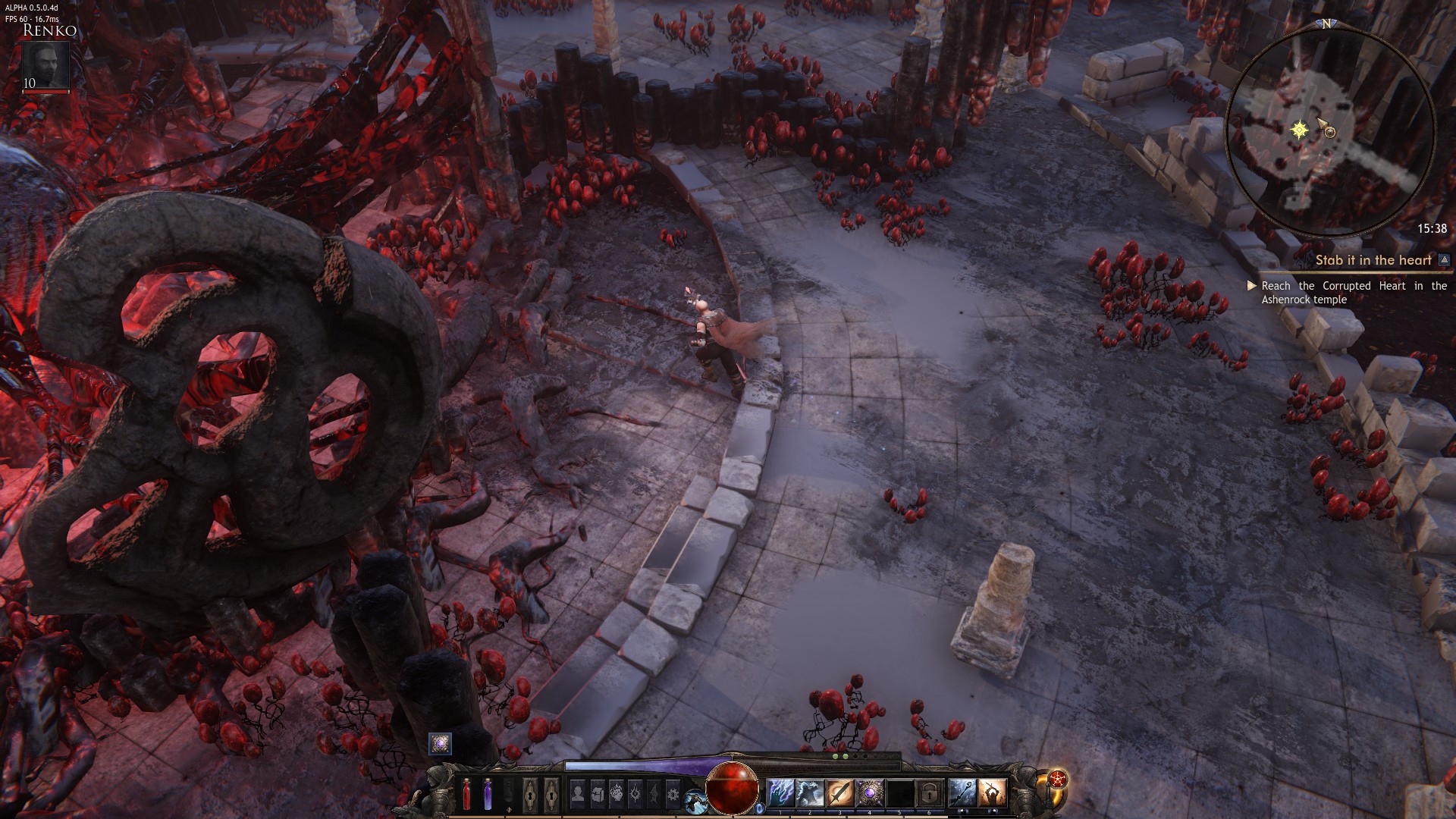The width and height of the screenshot is (1456, 819).
Task: Click the red pentagram aspect icon
Action: point(1058,780)
